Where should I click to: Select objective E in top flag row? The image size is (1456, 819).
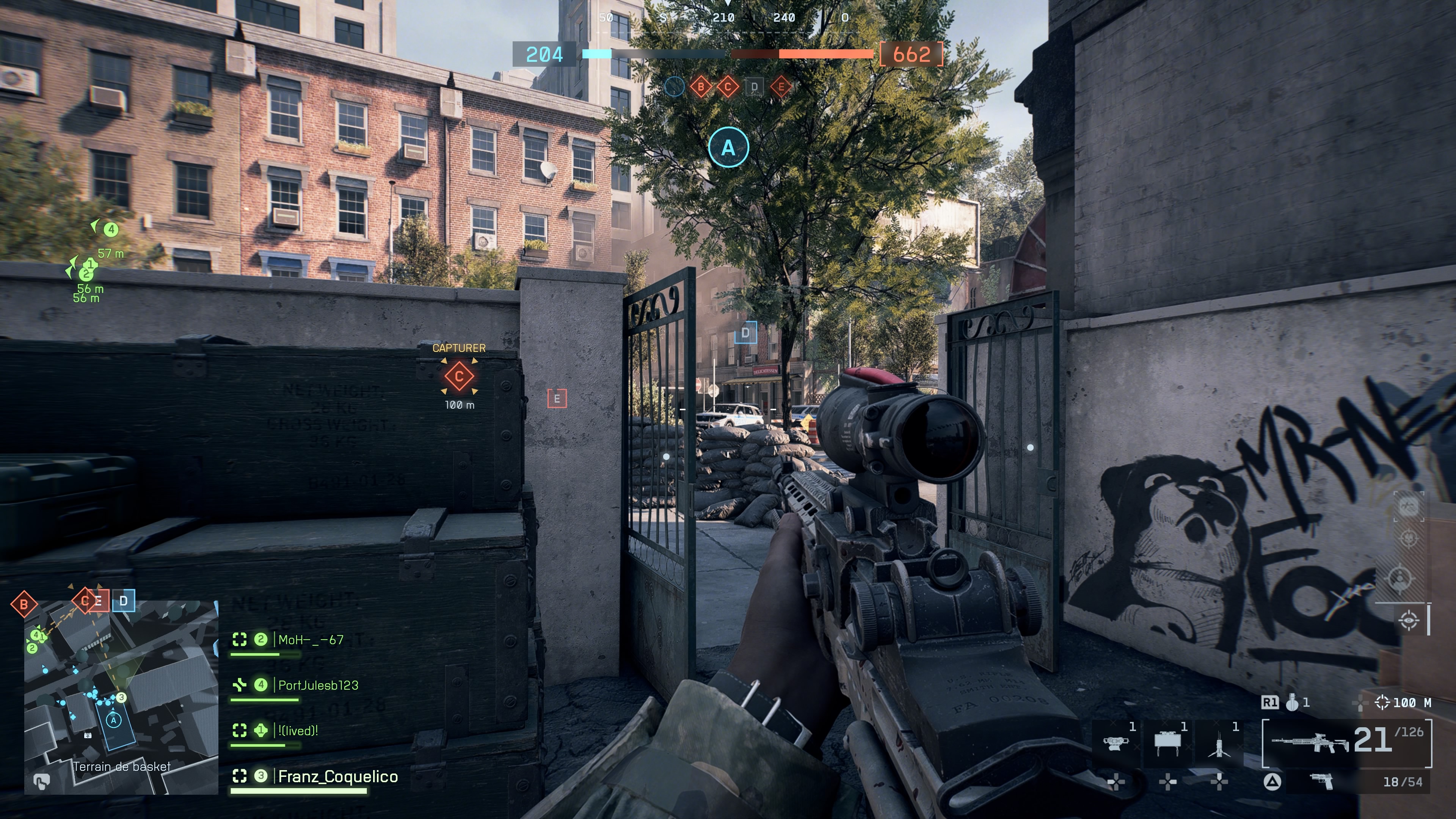[782, 87]
